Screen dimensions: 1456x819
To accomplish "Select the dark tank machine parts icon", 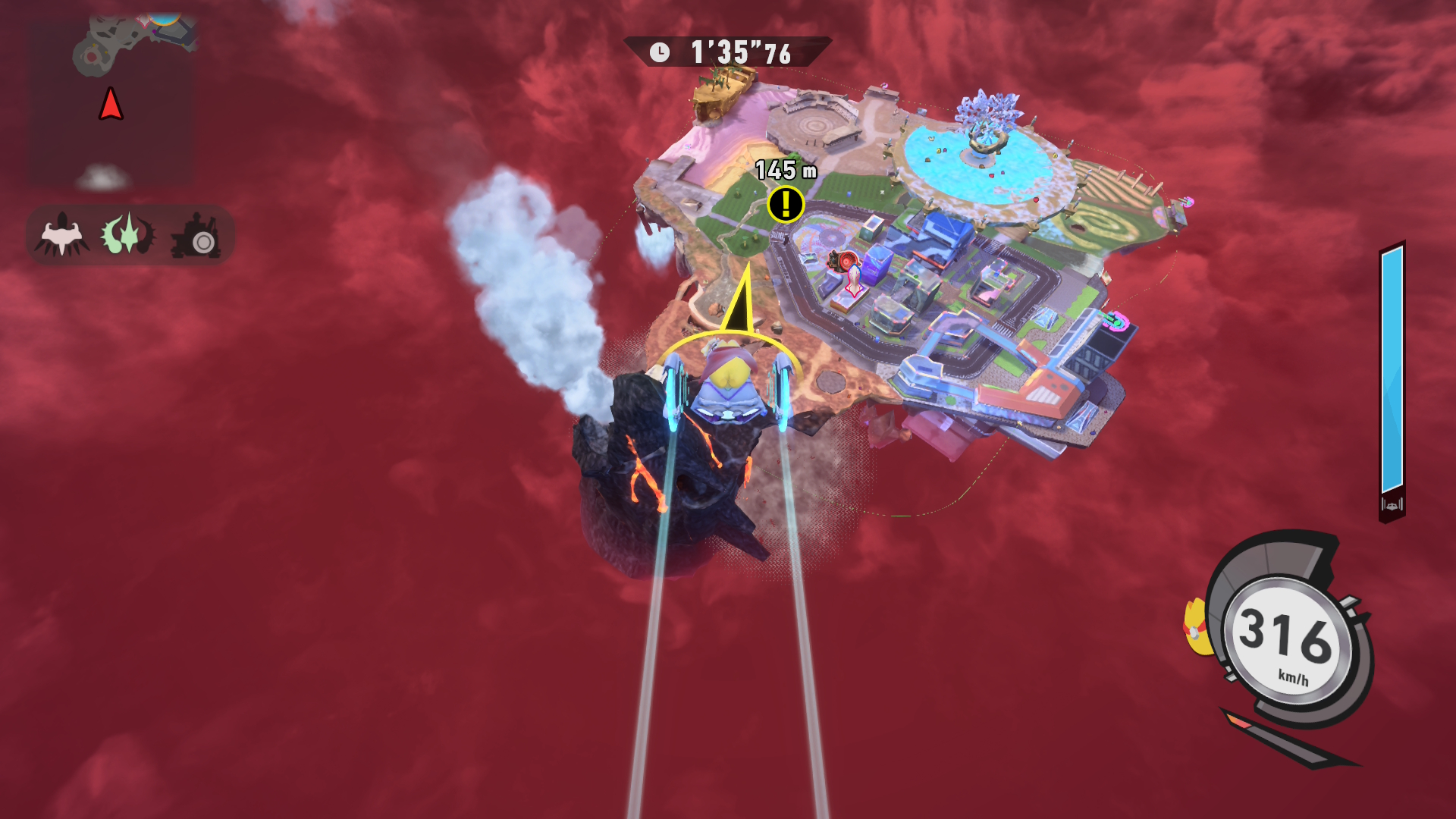I will point(196,235).
